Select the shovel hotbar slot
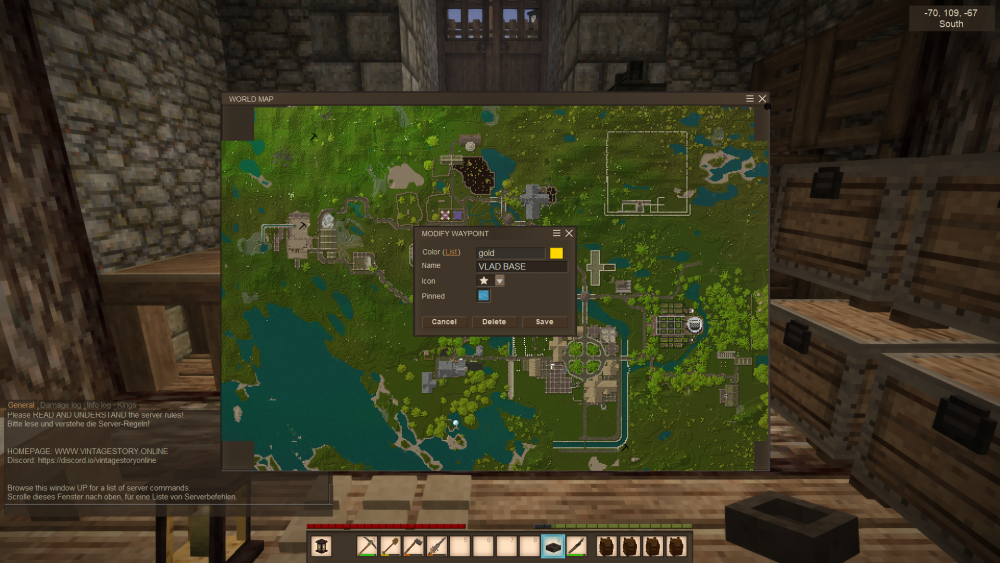 tap(391, 546)
